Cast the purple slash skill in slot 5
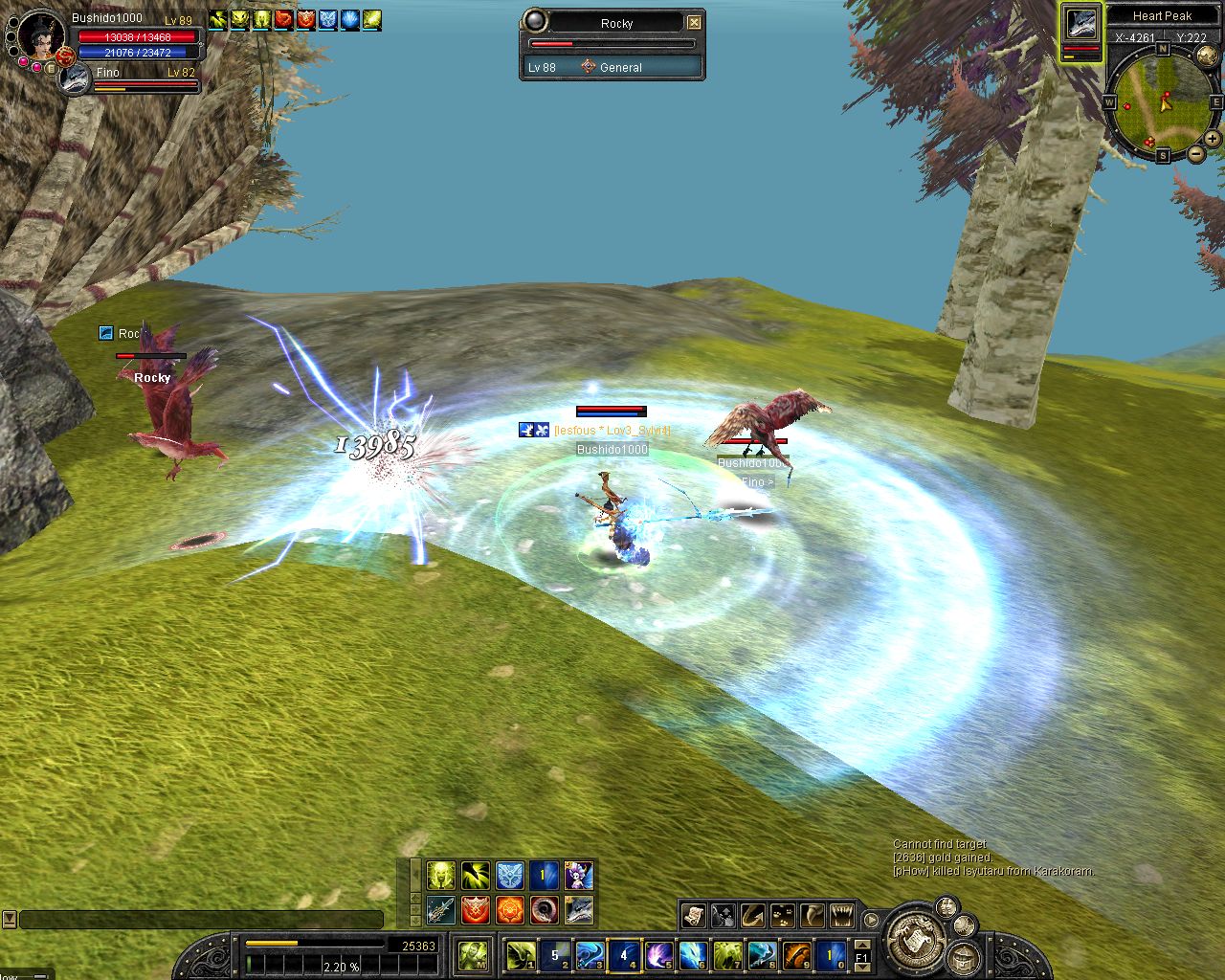This screenshot has width=1225, height=980. 658,954
